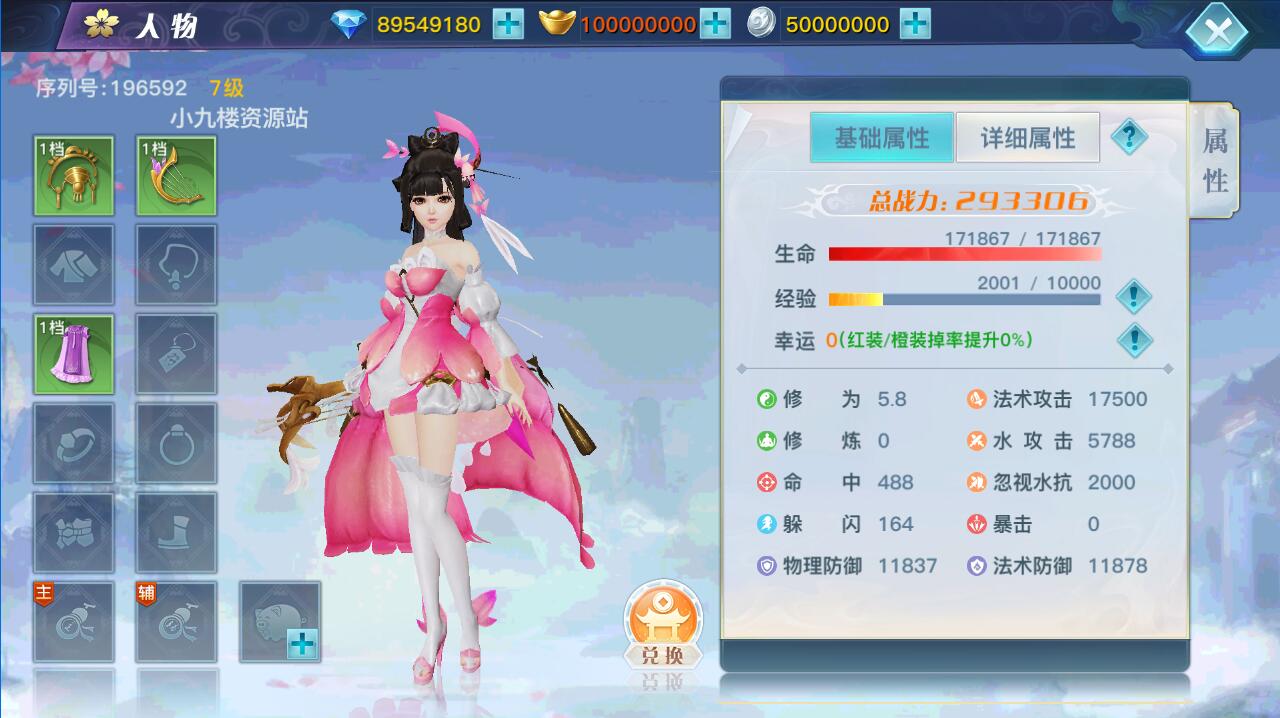Select the 属性 side tab
Image resolution: width=1280 pixels, height=718 pixels.
coord(1215,160)
